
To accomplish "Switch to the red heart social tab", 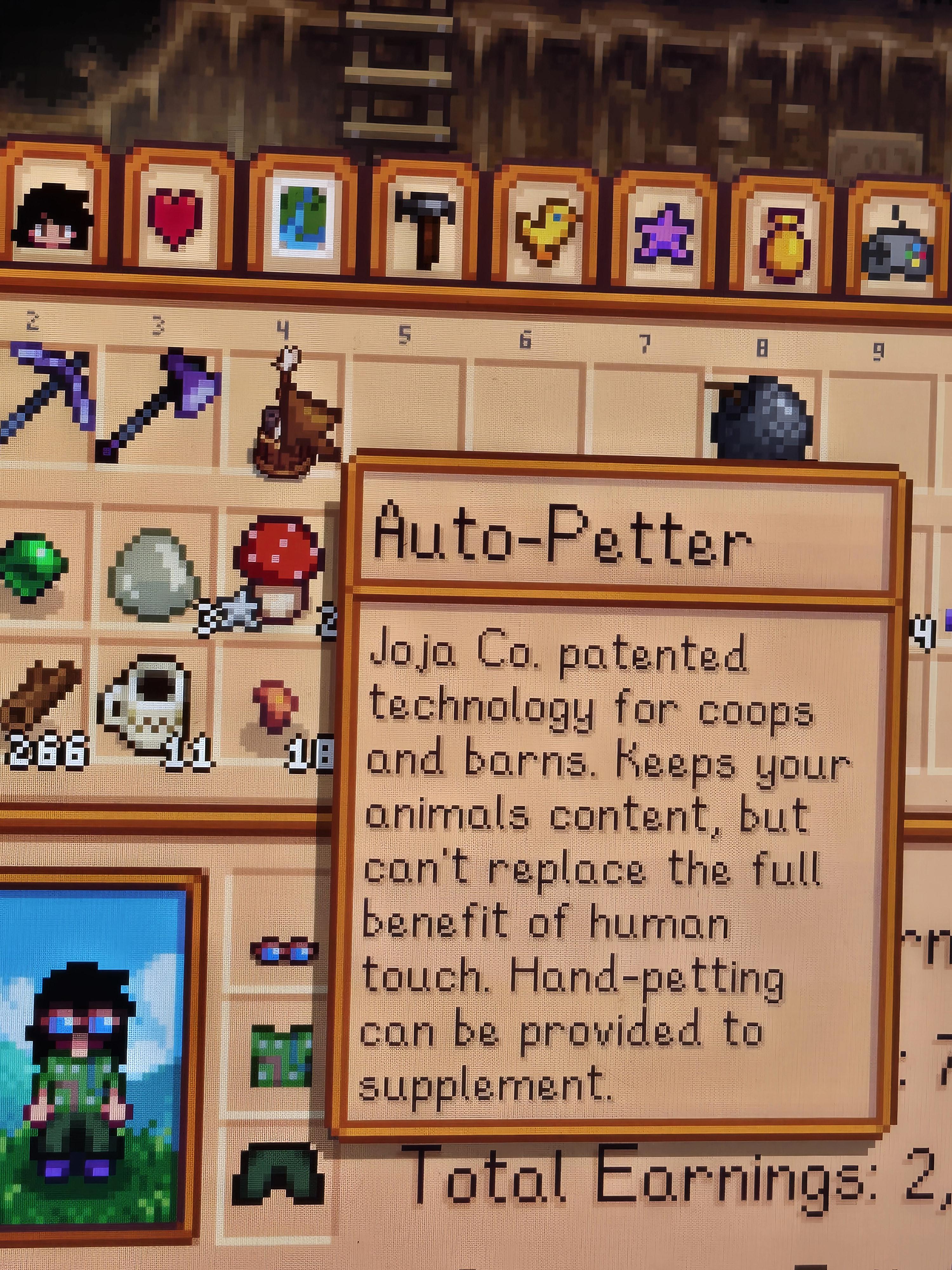I will 175,218.
